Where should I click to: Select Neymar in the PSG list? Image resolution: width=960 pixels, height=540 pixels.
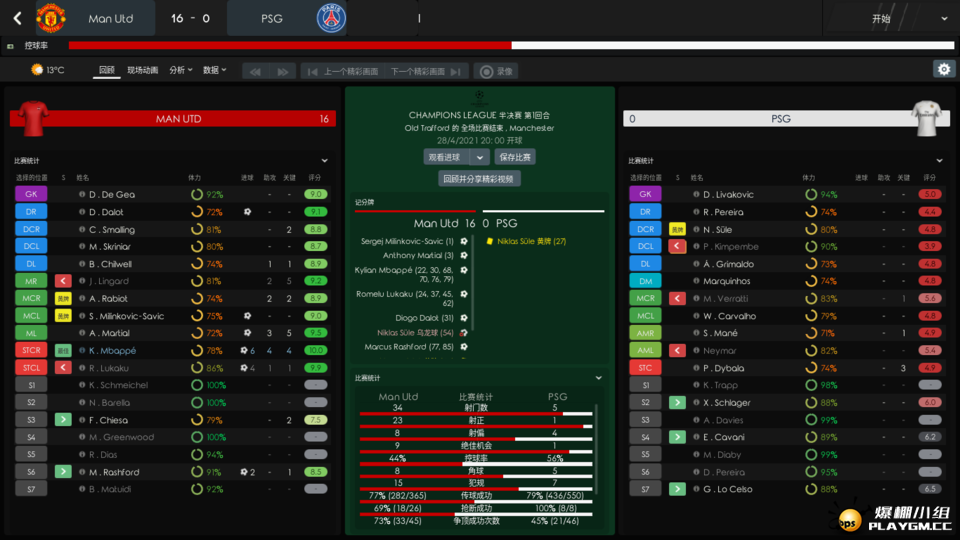coord(719,351)
